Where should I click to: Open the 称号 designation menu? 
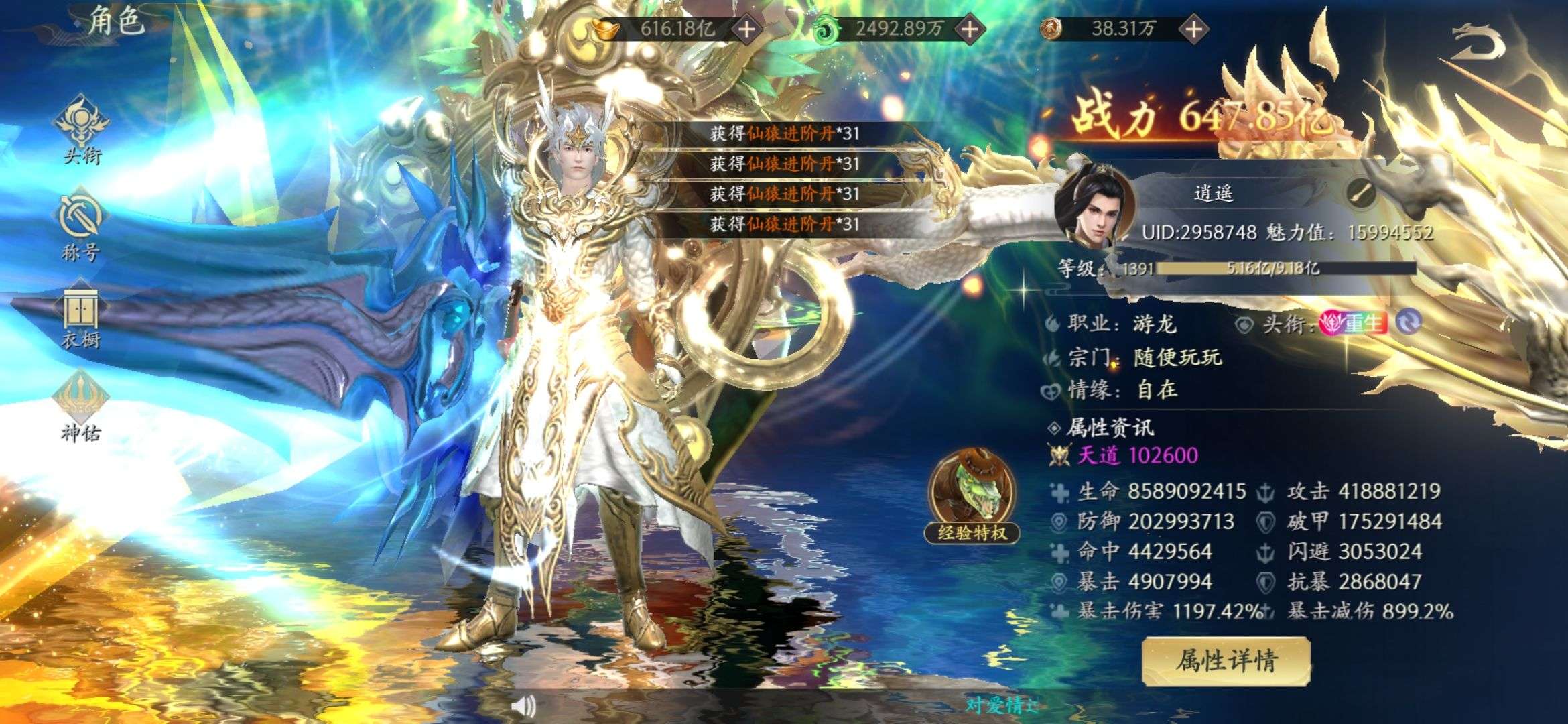(x=80, y=227)
